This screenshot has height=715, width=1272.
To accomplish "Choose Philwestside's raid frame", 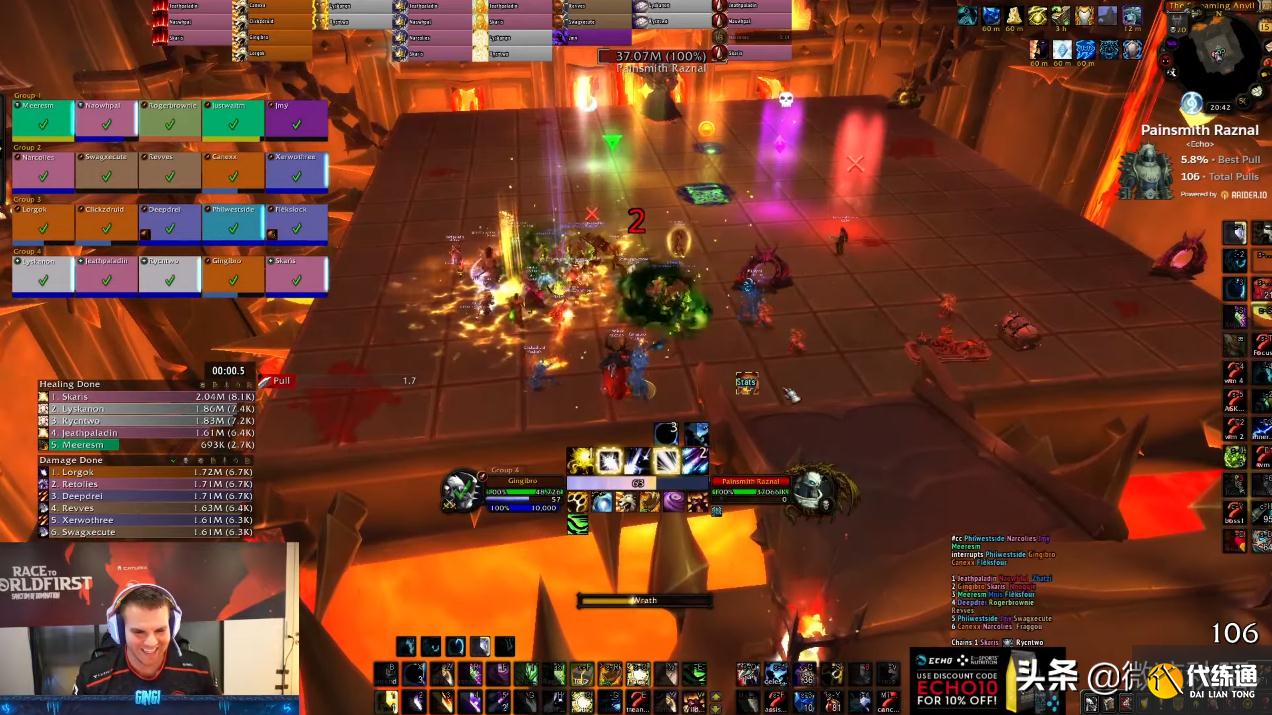I will click(x=233, y=223).
